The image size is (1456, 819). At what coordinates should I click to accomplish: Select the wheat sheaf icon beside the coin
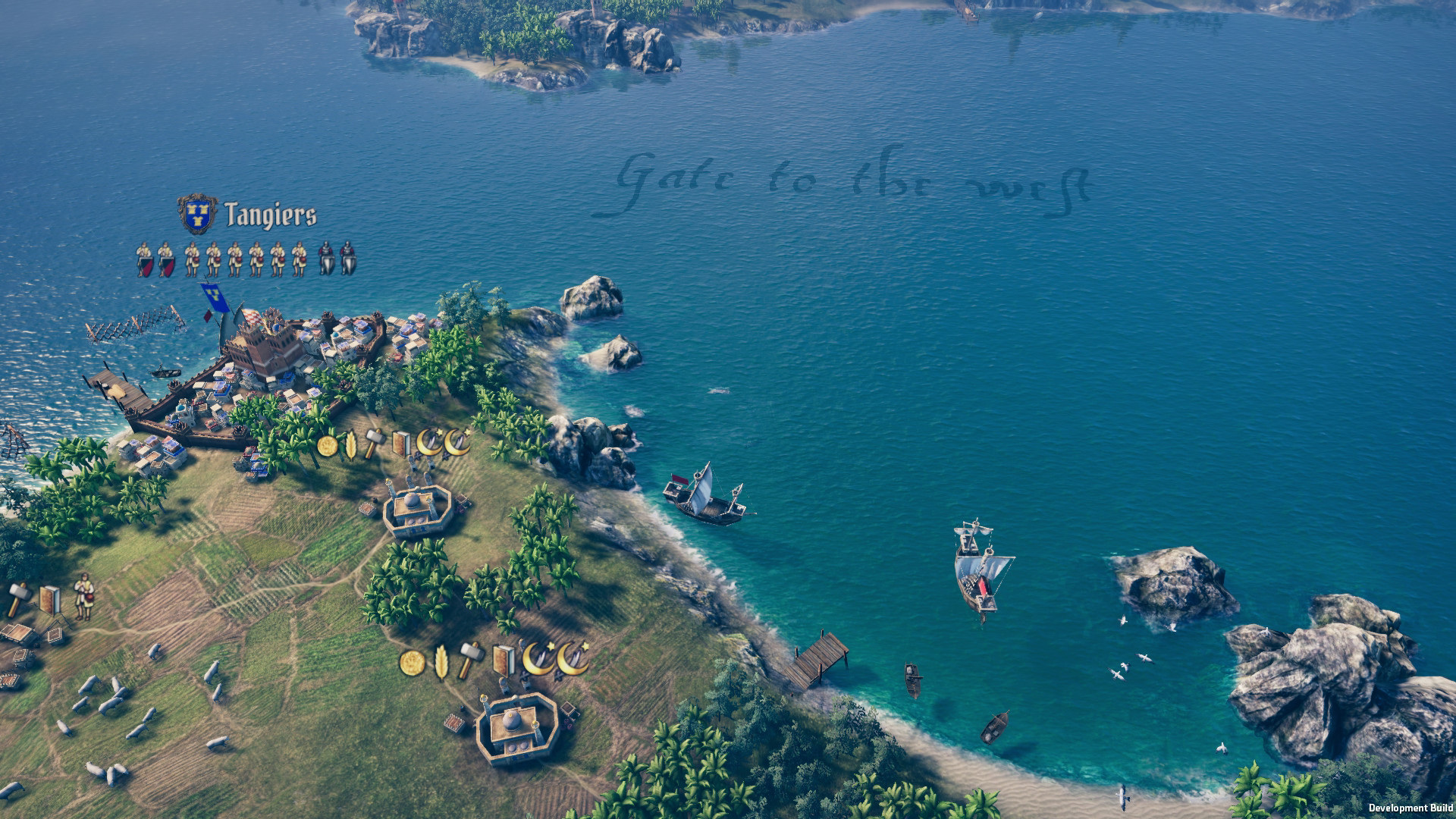point(353,446)
